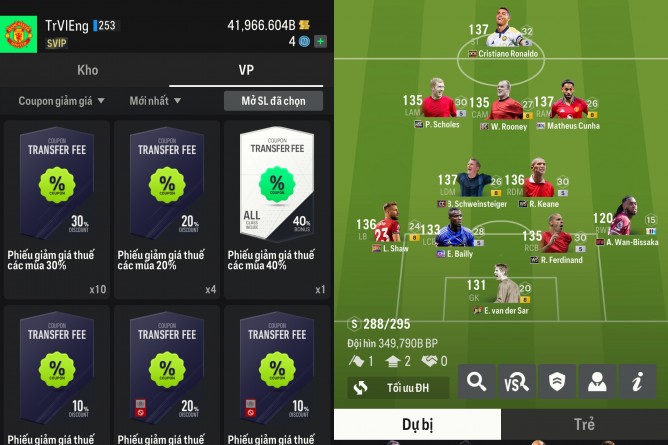Open the VS comparison button
The image size is (668, 445).
click(x=517, y=381)
